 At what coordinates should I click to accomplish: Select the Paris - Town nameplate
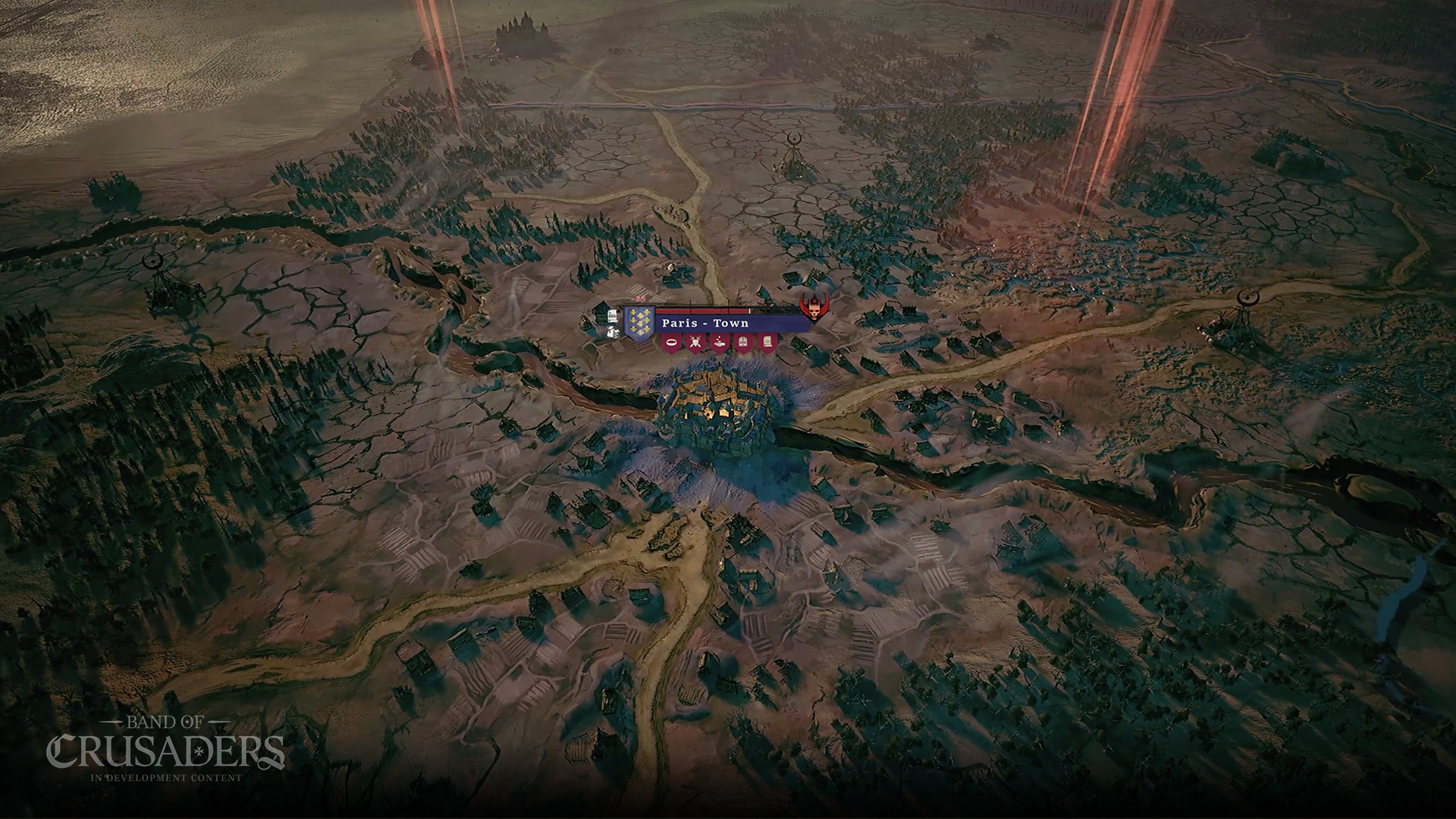coord(705,323)
